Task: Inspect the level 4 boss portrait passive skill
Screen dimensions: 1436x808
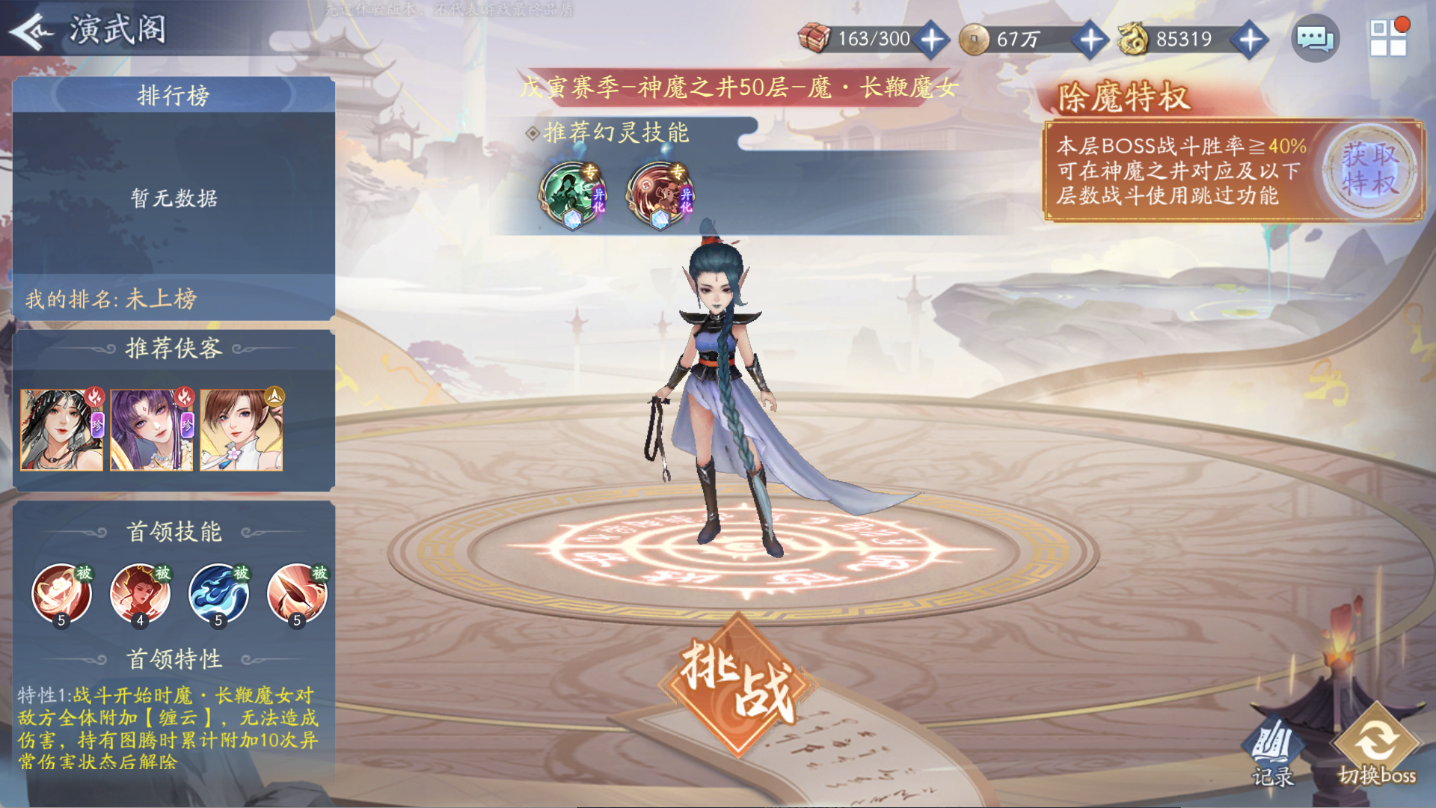Action: point(141,592)
